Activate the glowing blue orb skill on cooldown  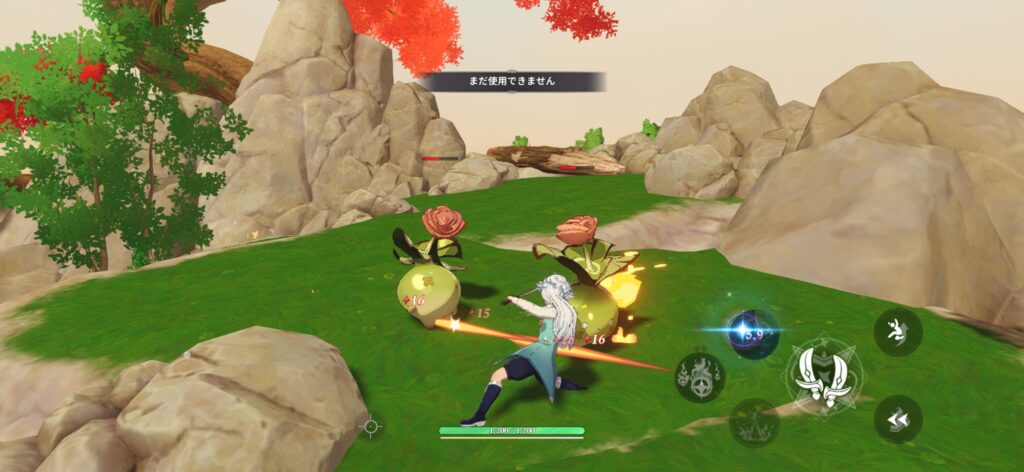pyautogui.click(x=752, y=333)
